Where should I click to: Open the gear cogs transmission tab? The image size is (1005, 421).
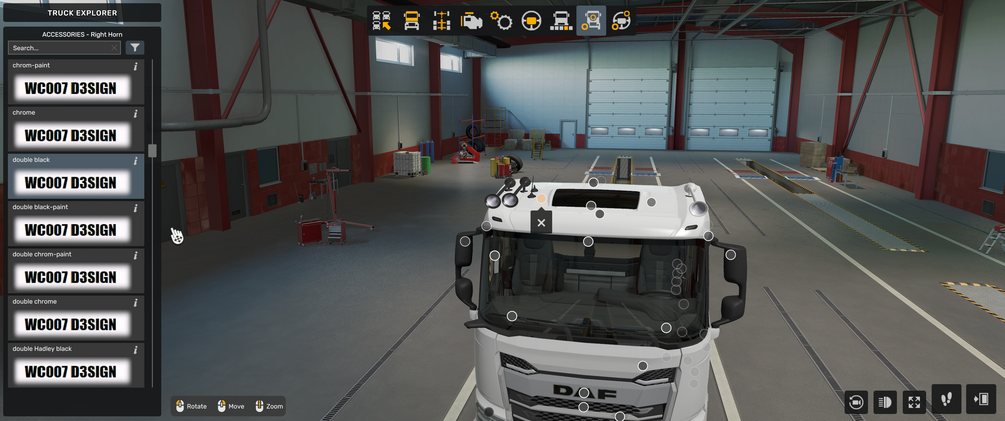(502, 21)
